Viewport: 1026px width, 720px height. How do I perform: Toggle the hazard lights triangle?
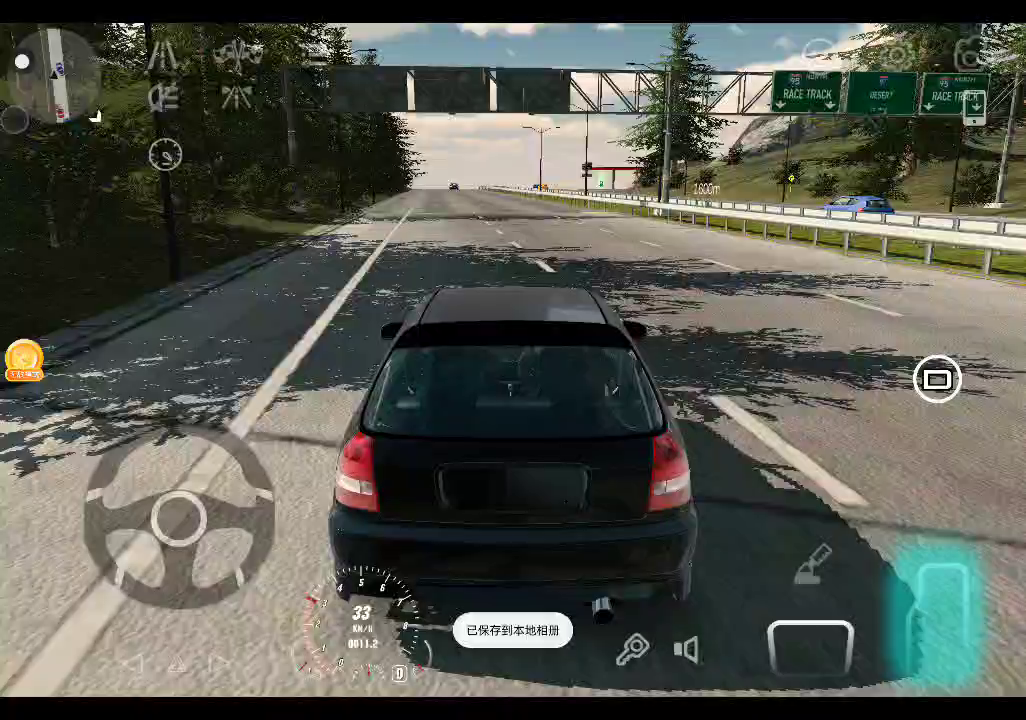(177, 663)
